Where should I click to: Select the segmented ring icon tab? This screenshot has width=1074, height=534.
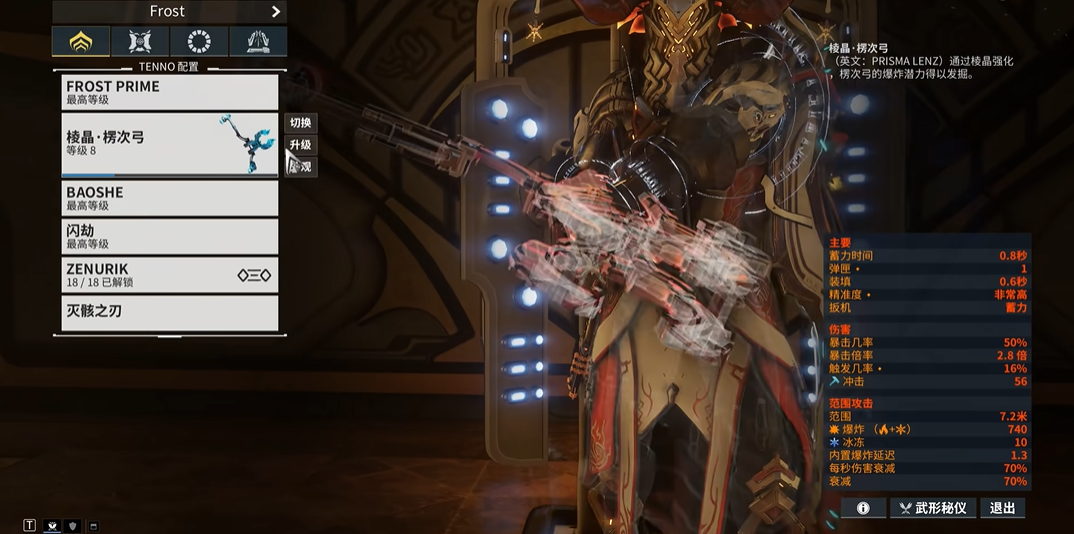coord(199,42)
